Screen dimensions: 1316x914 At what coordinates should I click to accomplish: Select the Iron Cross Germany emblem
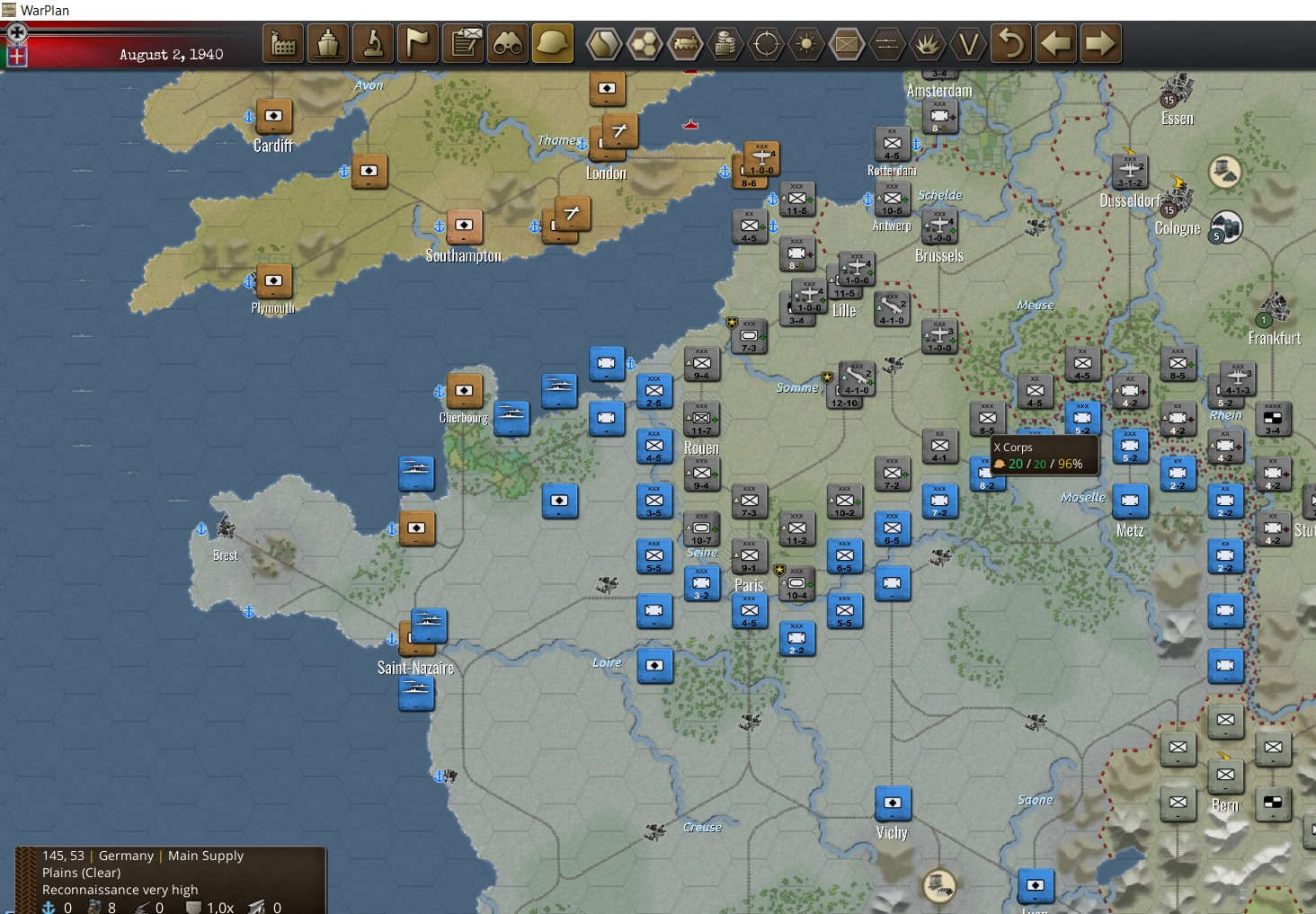[x=16, y=32]
